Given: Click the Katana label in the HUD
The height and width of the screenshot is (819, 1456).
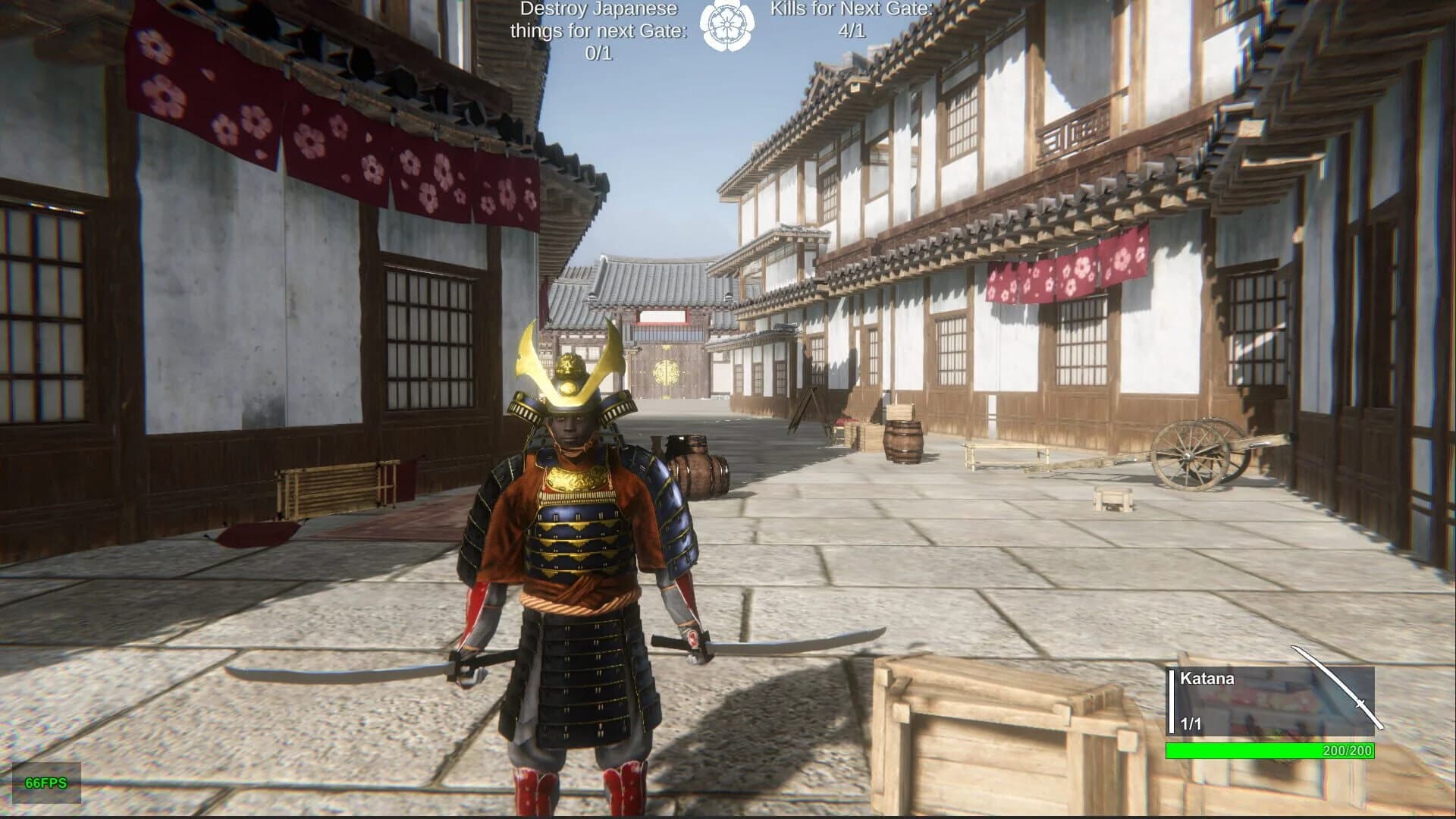Looking at the screenshot, I should point(1207,679).
